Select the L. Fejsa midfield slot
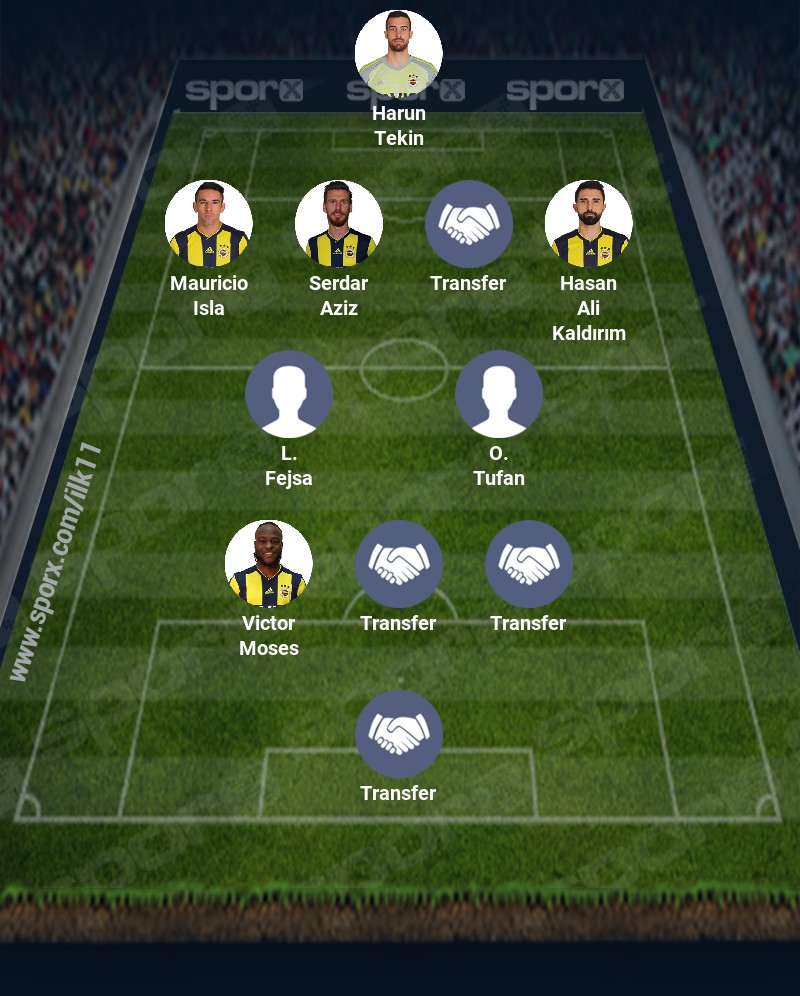 click(x=289, y=394)
